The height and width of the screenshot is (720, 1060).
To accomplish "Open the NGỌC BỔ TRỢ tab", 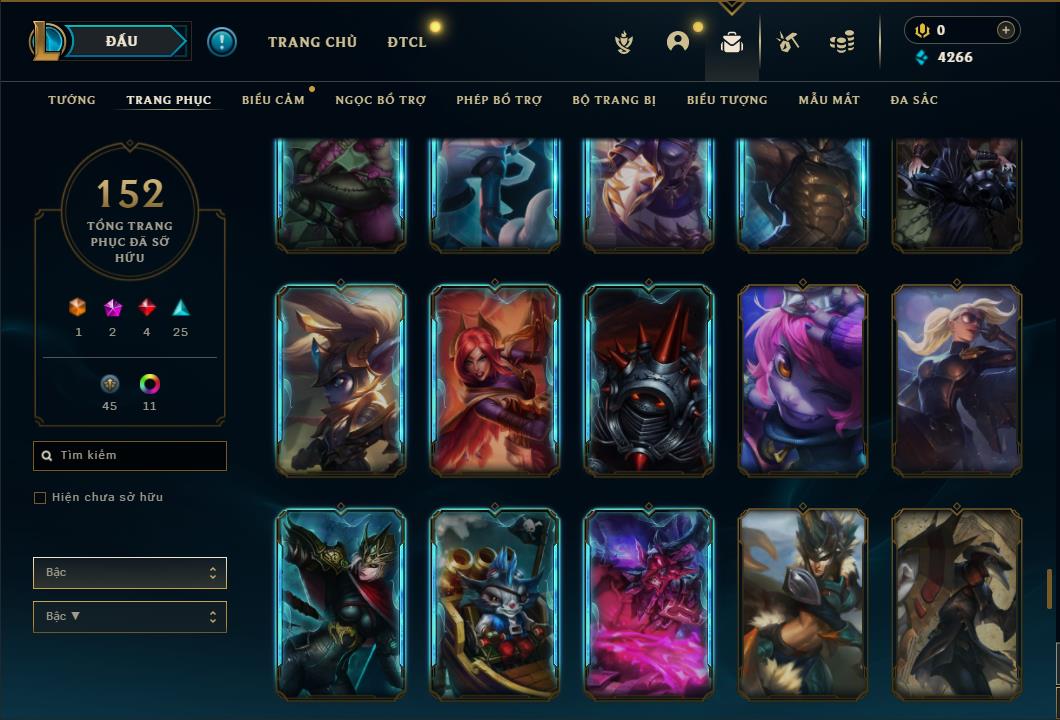I will pyautogui.click(x=380, y=100).
